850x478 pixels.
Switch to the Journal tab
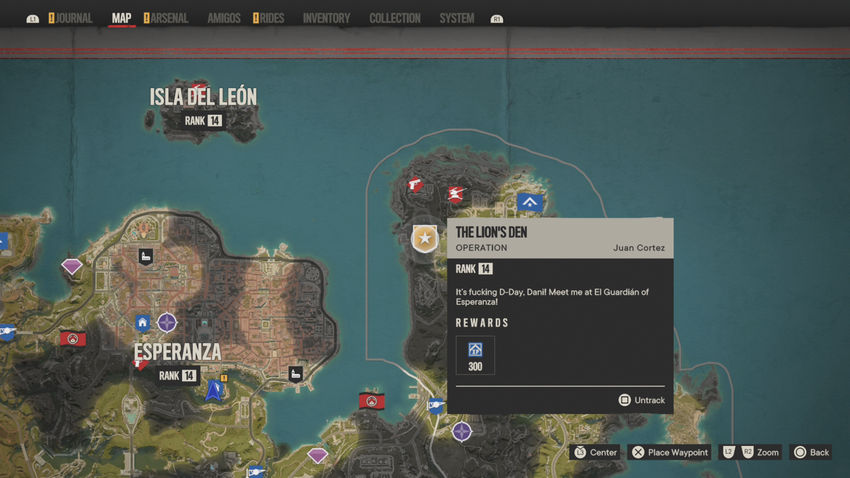pyautogui.click(x=74, y=18)
